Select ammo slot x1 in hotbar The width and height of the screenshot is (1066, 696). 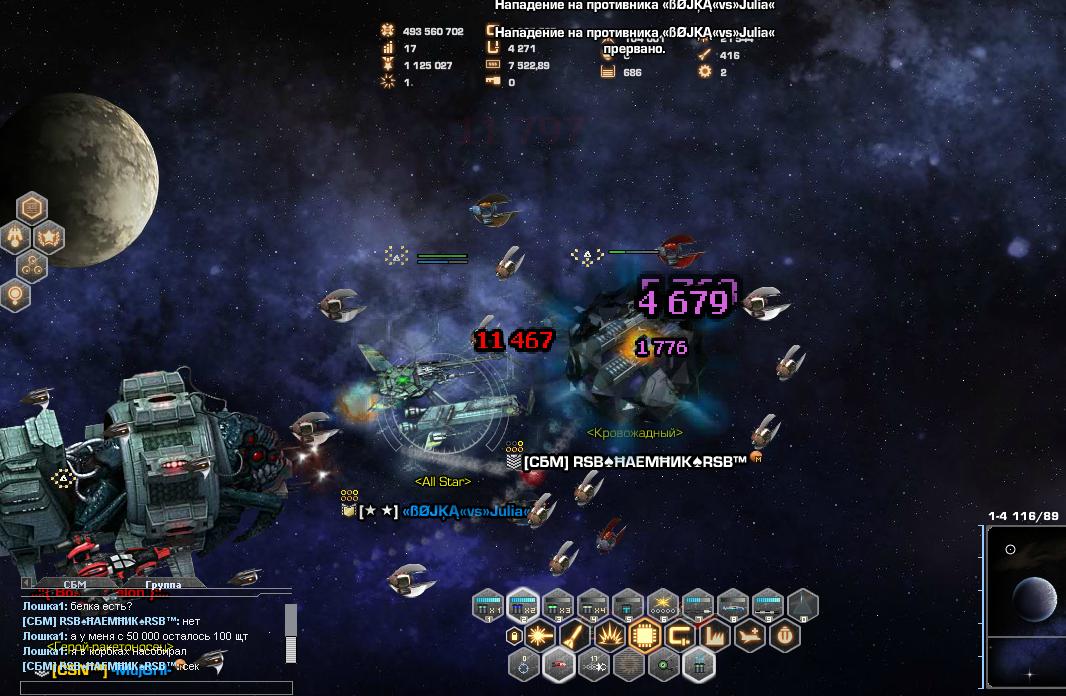pyautogui.click(x=487, y=605)
